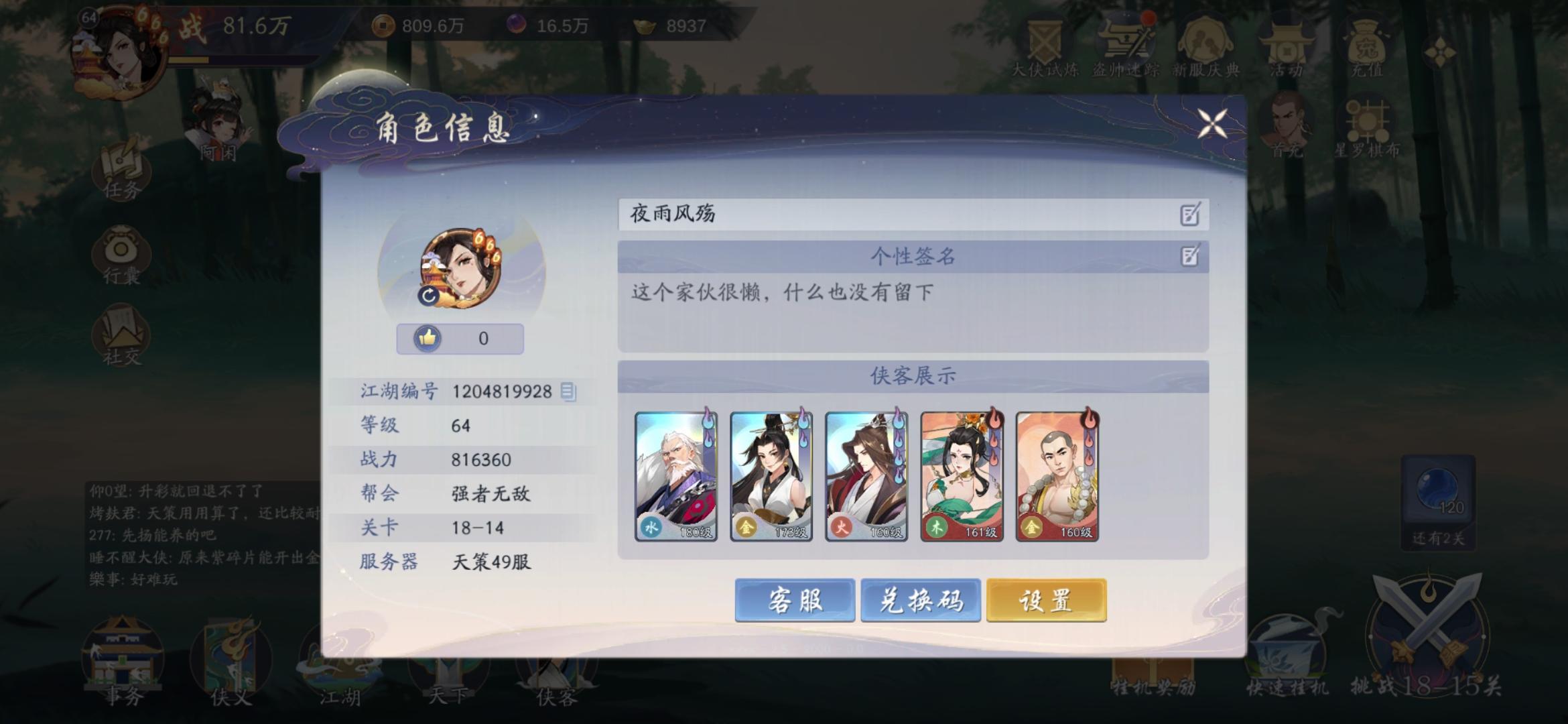The height and width of the screenshot is (724, 1568).
Task: Close the 角色信息 panel
Action: [1212, 124]
